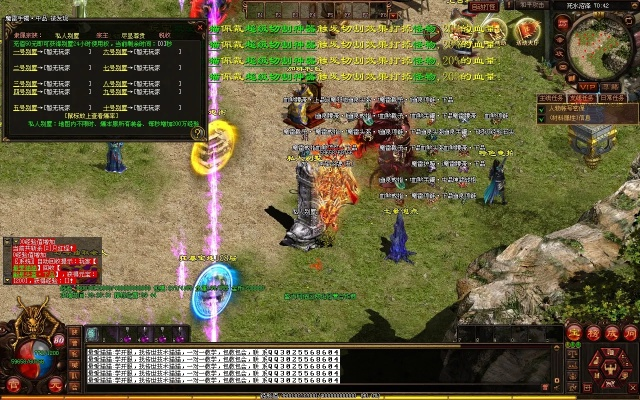Switch to the 主线任务 quest tab
Viewport: 640px width, 400px height.
click(549, 98)
